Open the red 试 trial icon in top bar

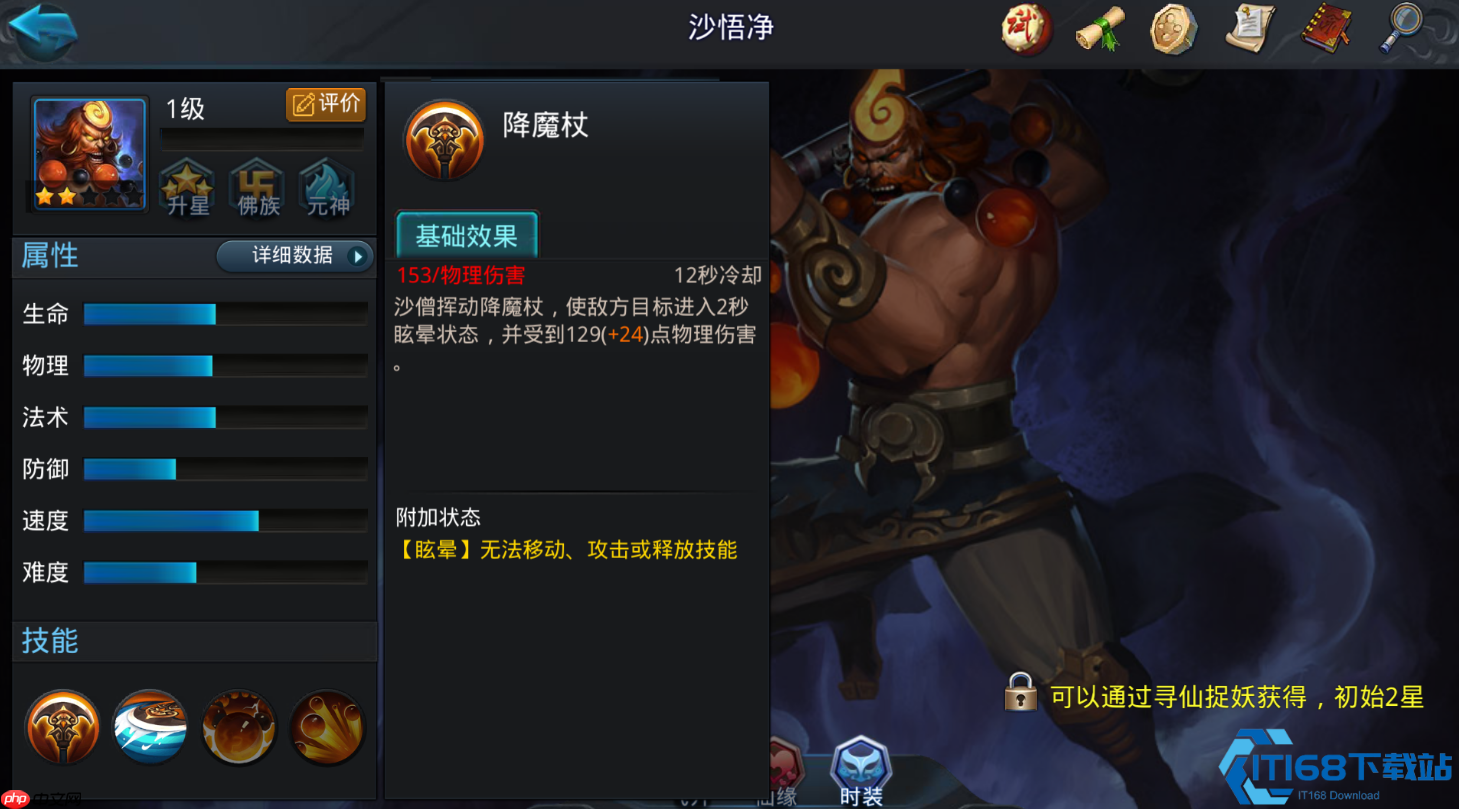pos(1025,30)
